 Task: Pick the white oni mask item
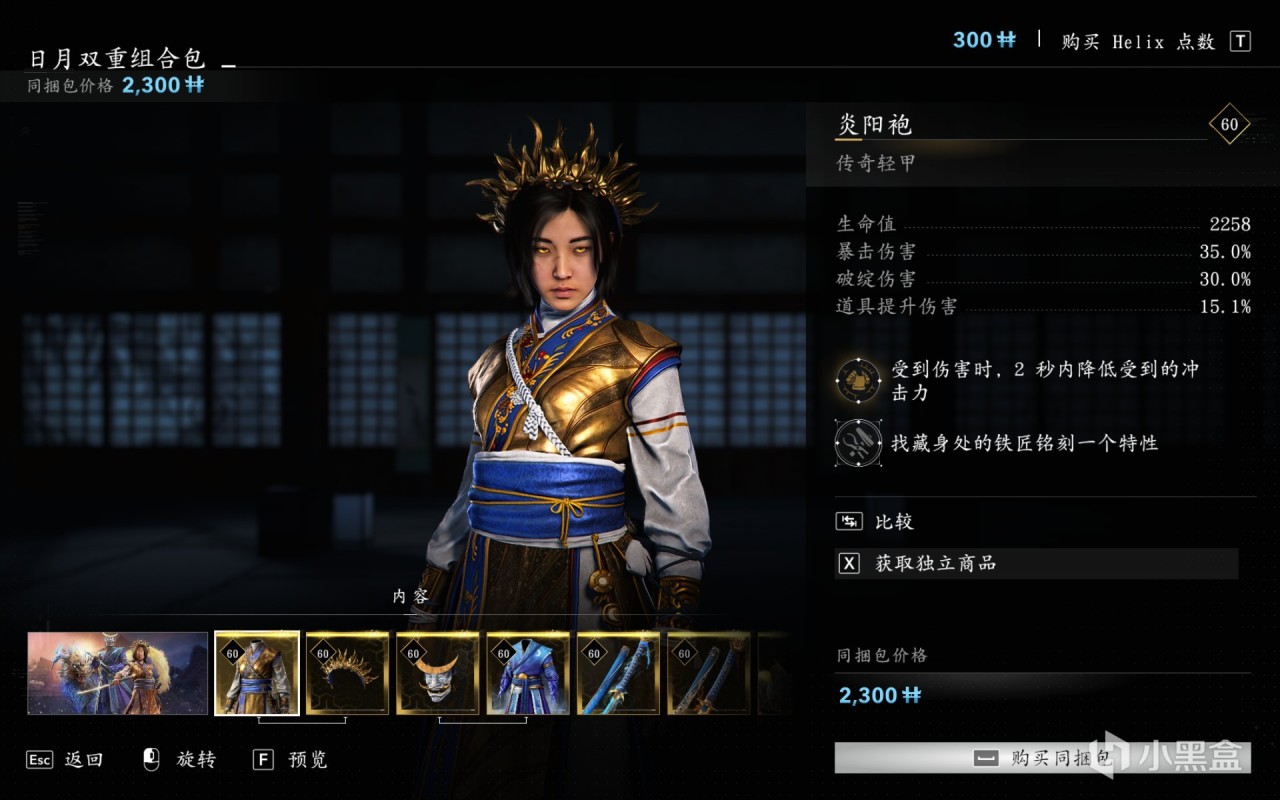[438, 673]
